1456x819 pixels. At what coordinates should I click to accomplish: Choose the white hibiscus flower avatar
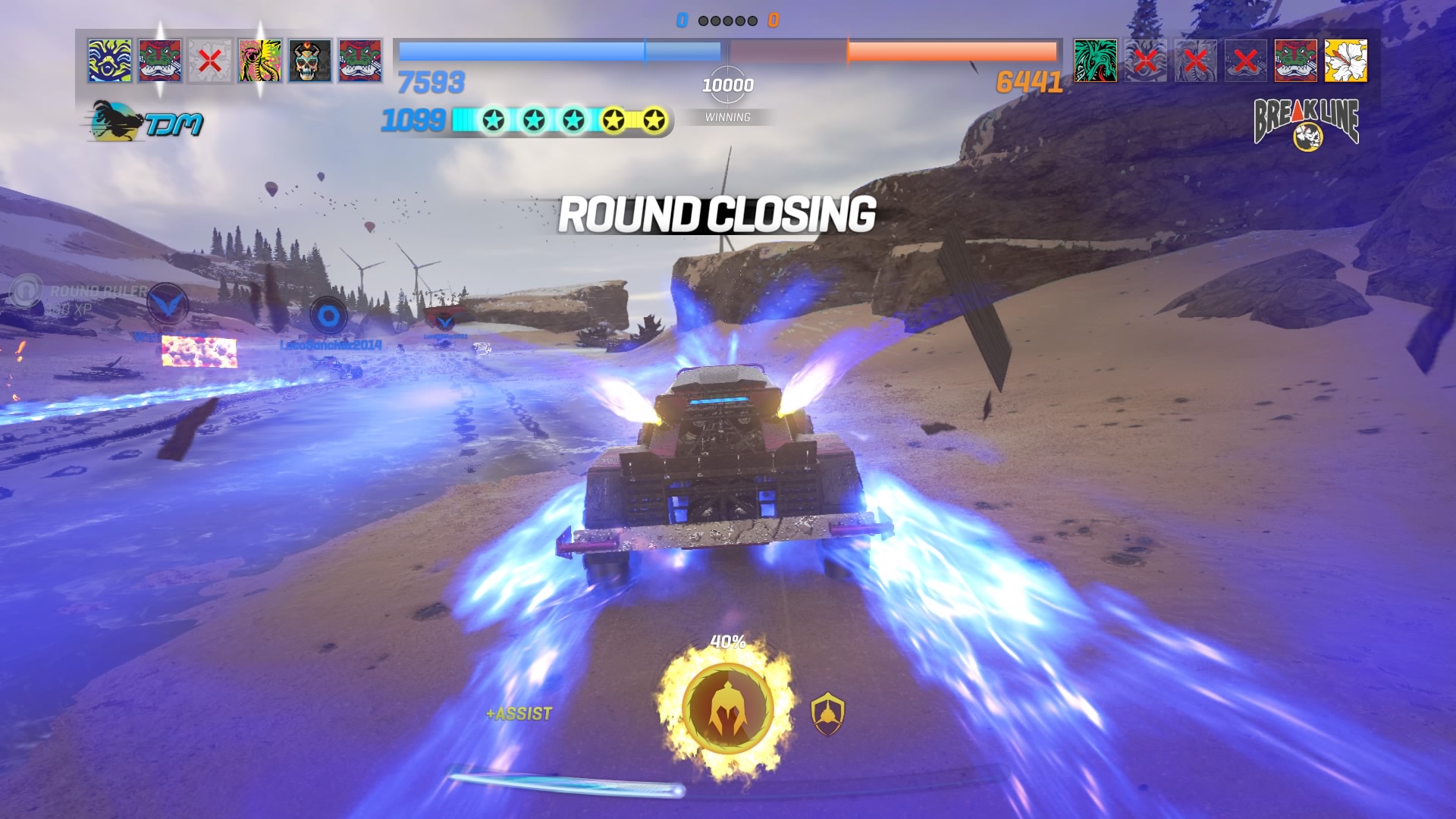tap(1345, 61)
